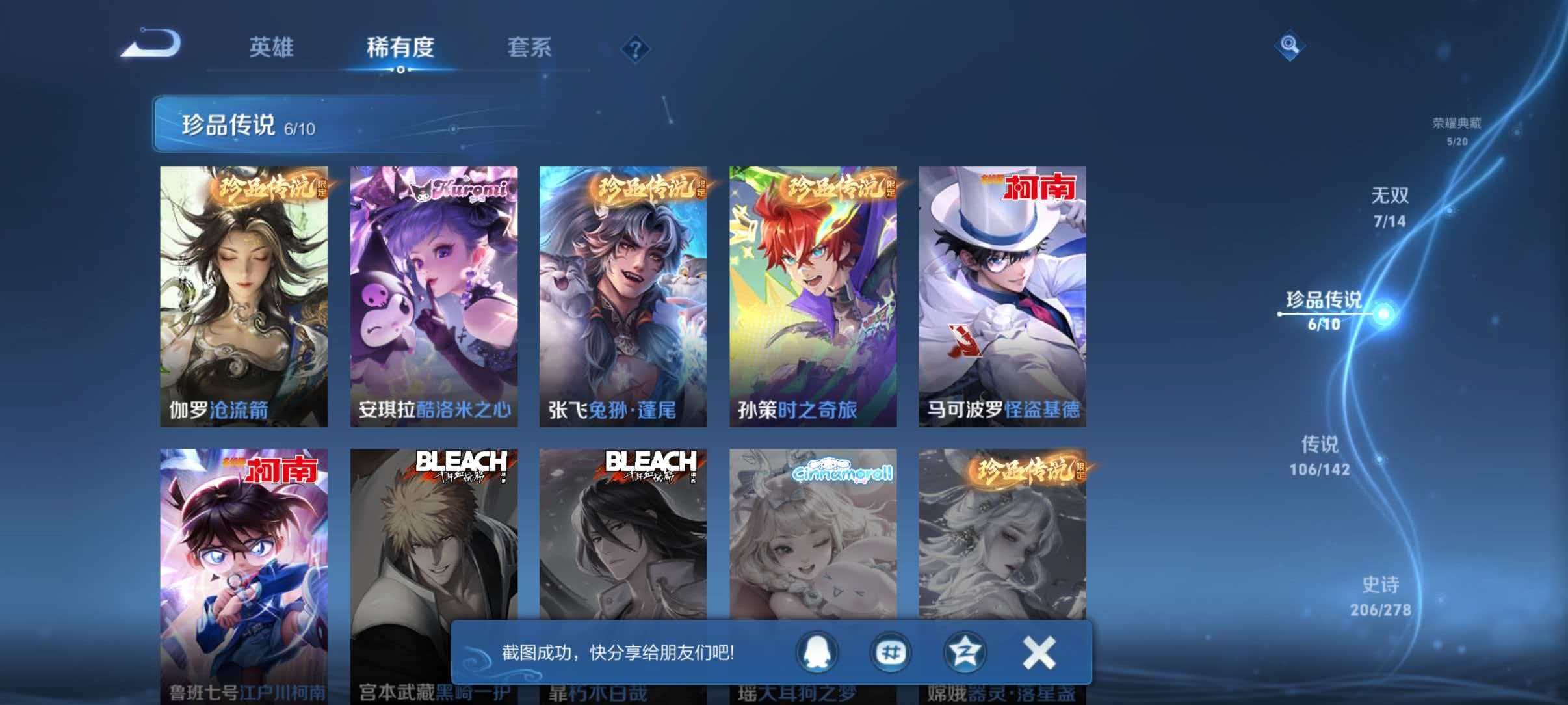
Task: Click the question mark help icon
Action: click(637, 49)
